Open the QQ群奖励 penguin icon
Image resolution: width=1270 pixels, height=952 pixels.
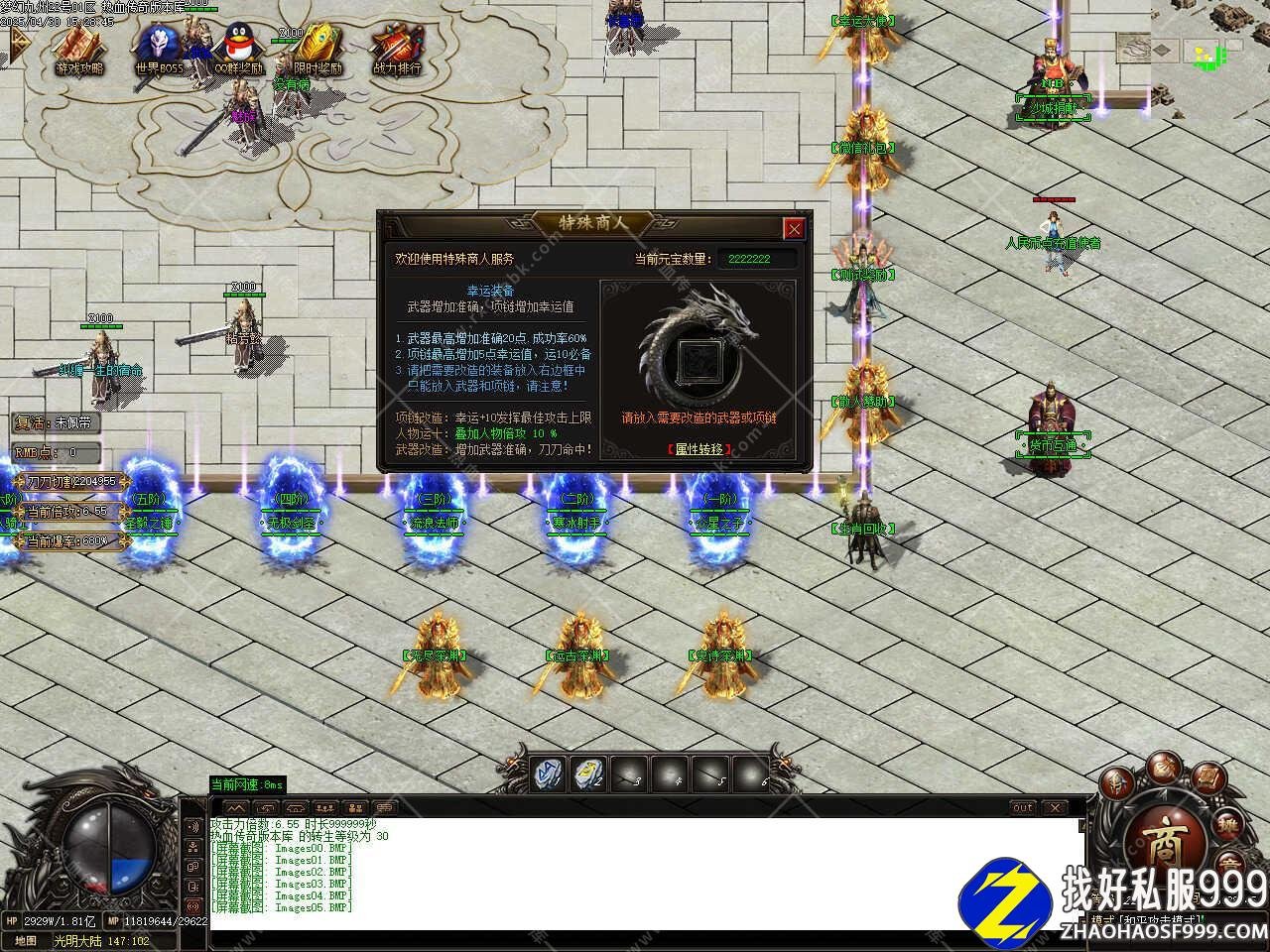238,48
